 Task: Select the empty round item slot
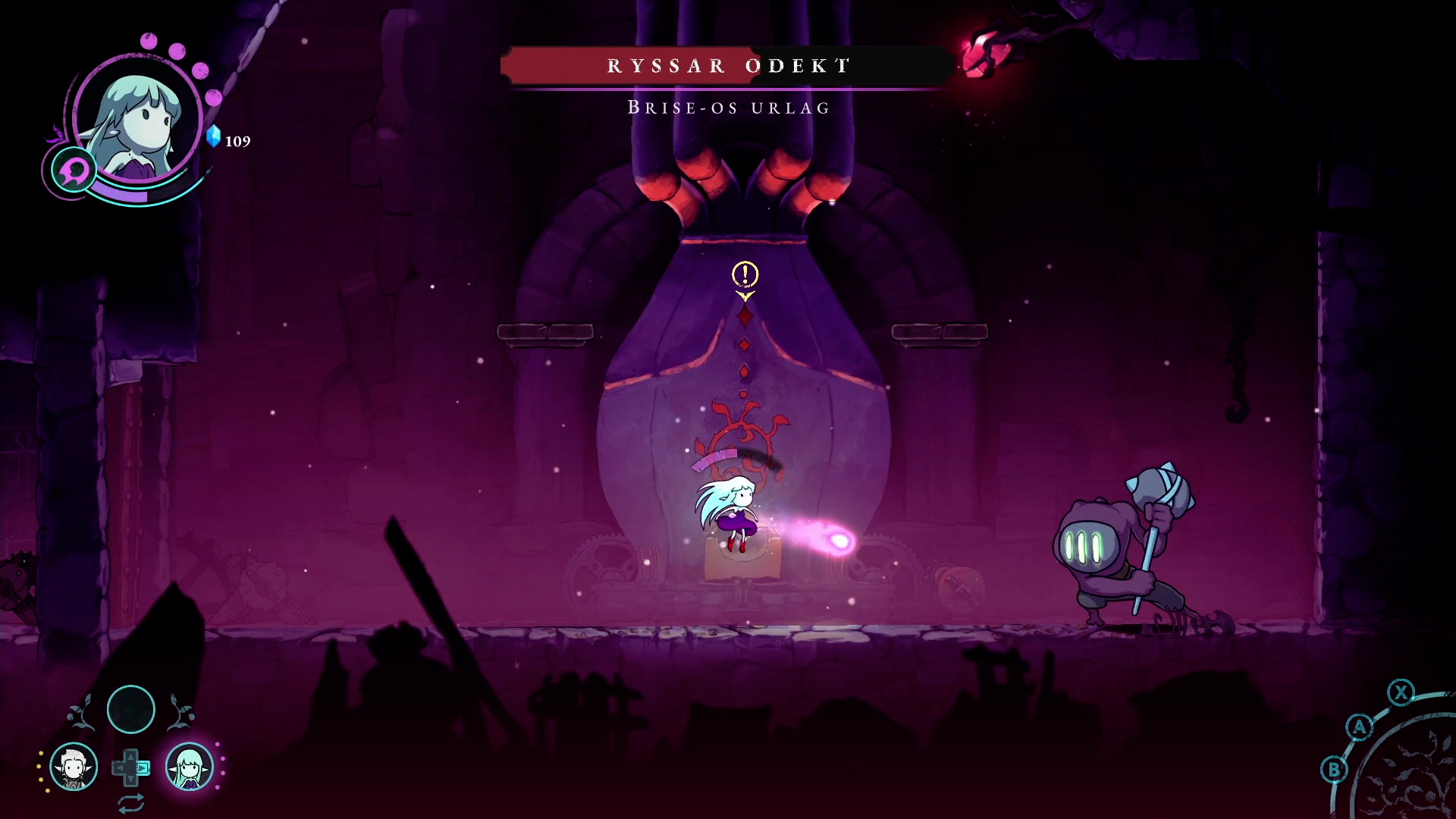pyautogui.click(x=131, y=710)
